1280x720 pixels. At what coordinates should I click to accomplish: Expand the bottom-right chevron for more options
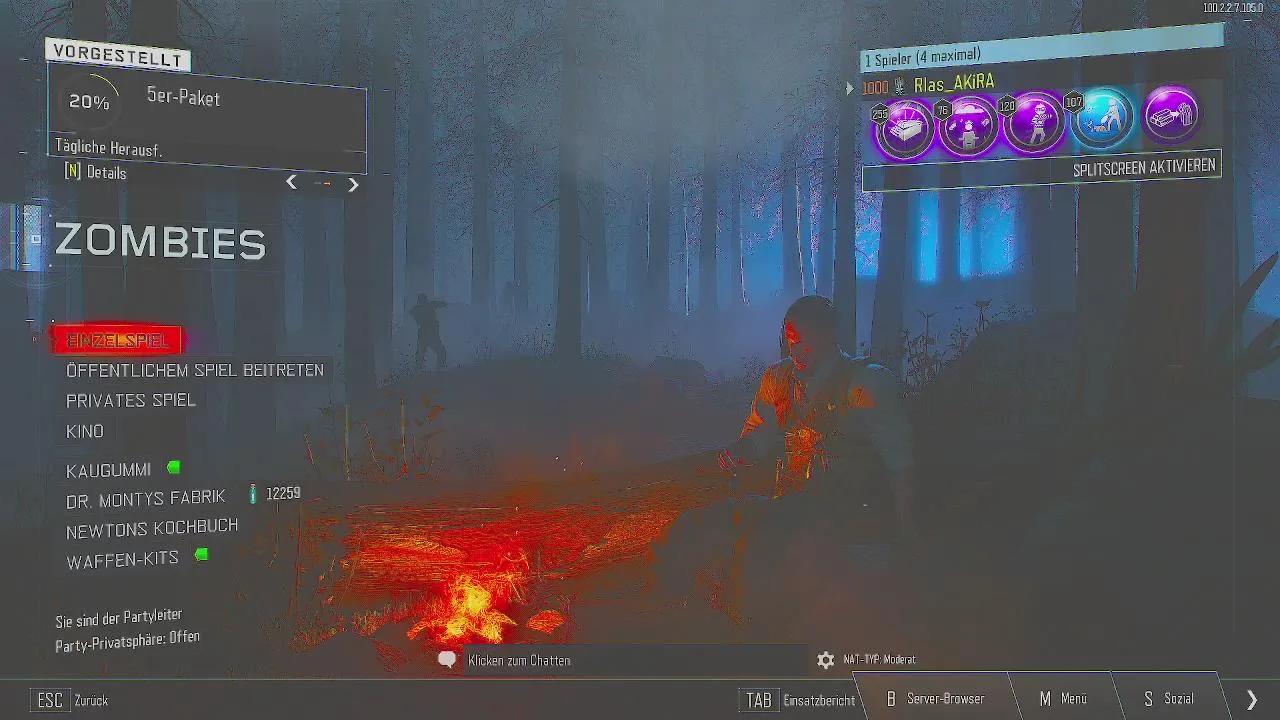click(x=1251, y=697)
